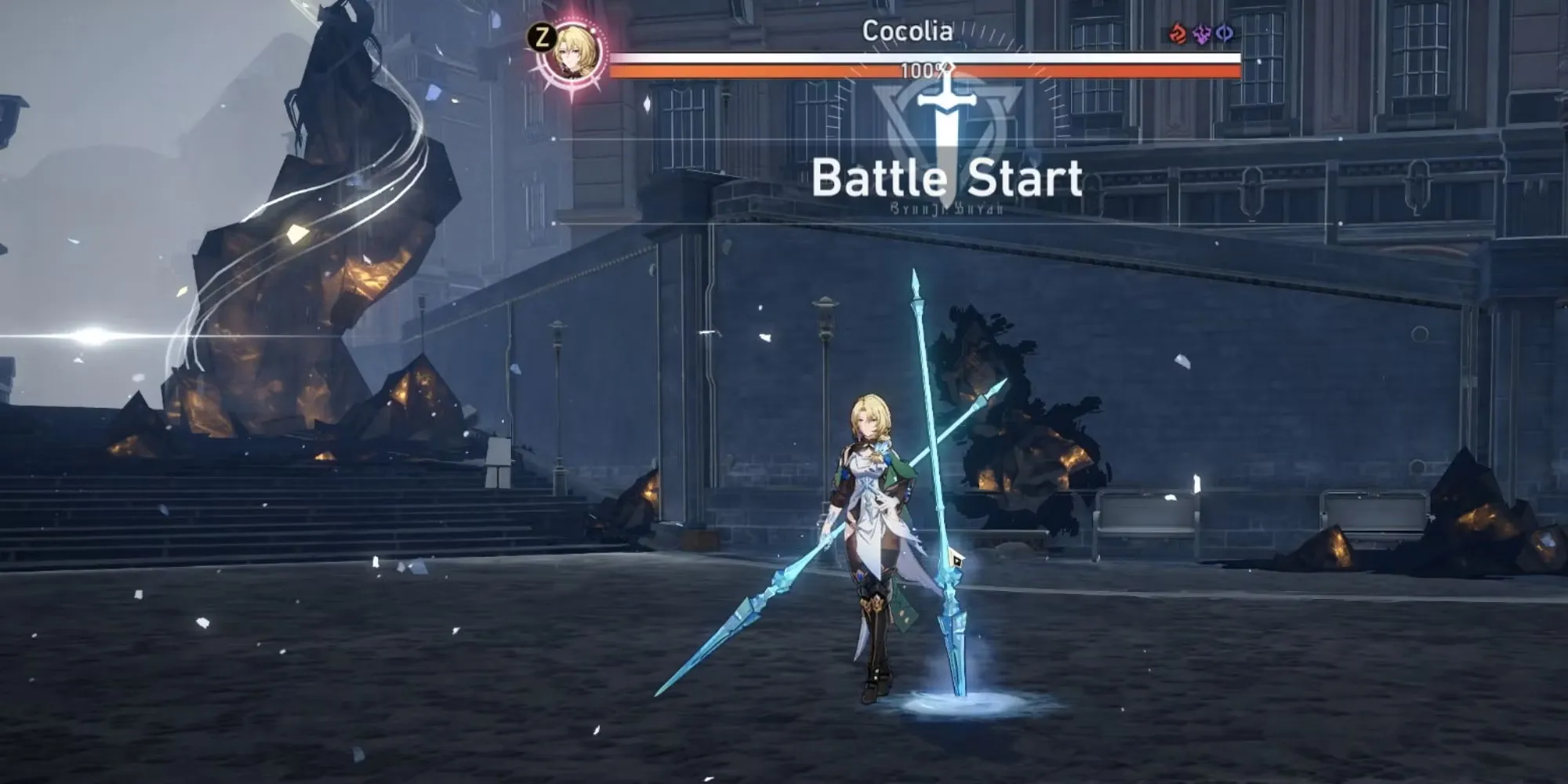
Task: Select the purple Lightning weakness icon
Action: click(1201, 34)
